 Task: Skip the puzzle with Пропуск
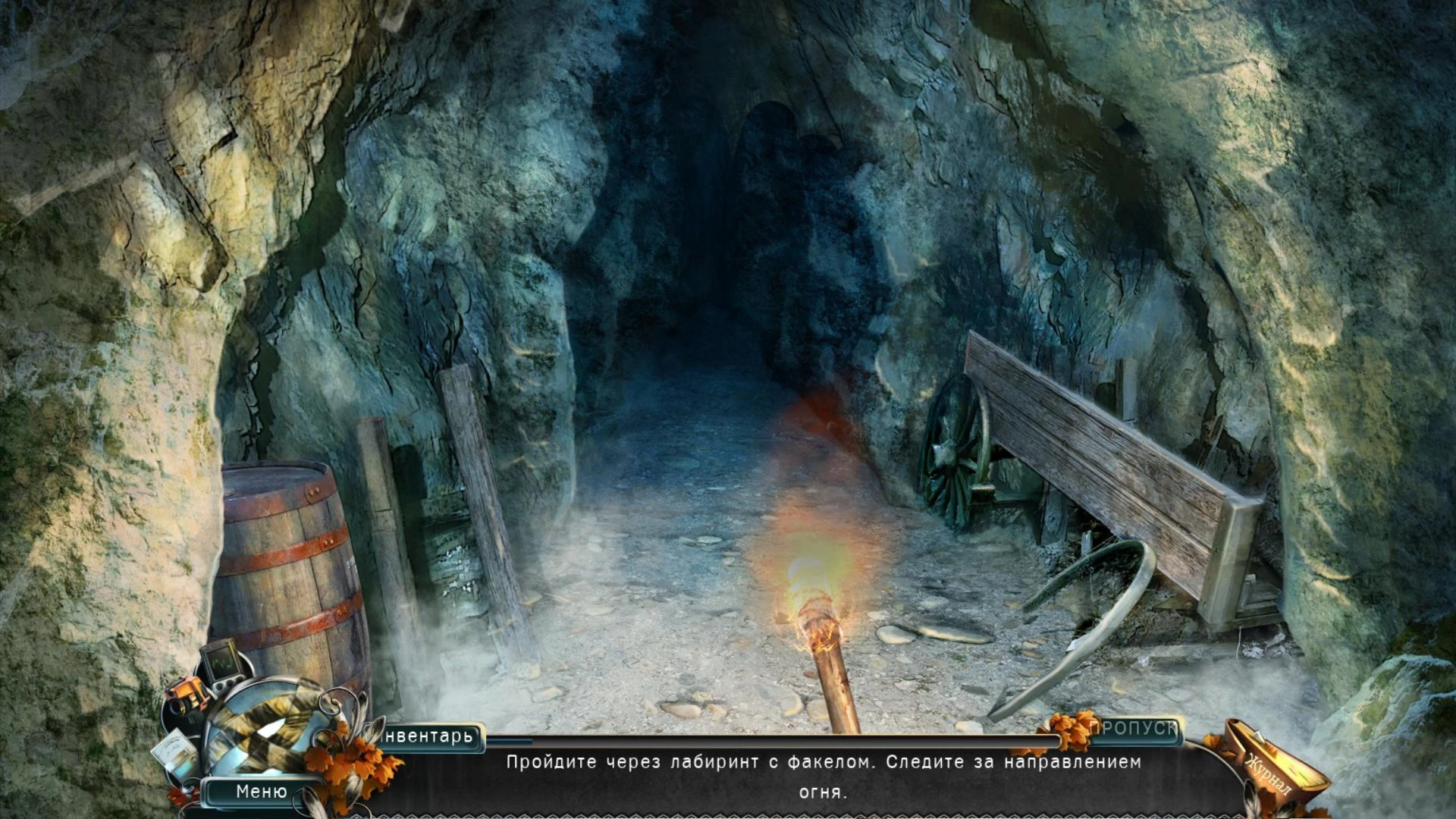(x=1133, y=729)
